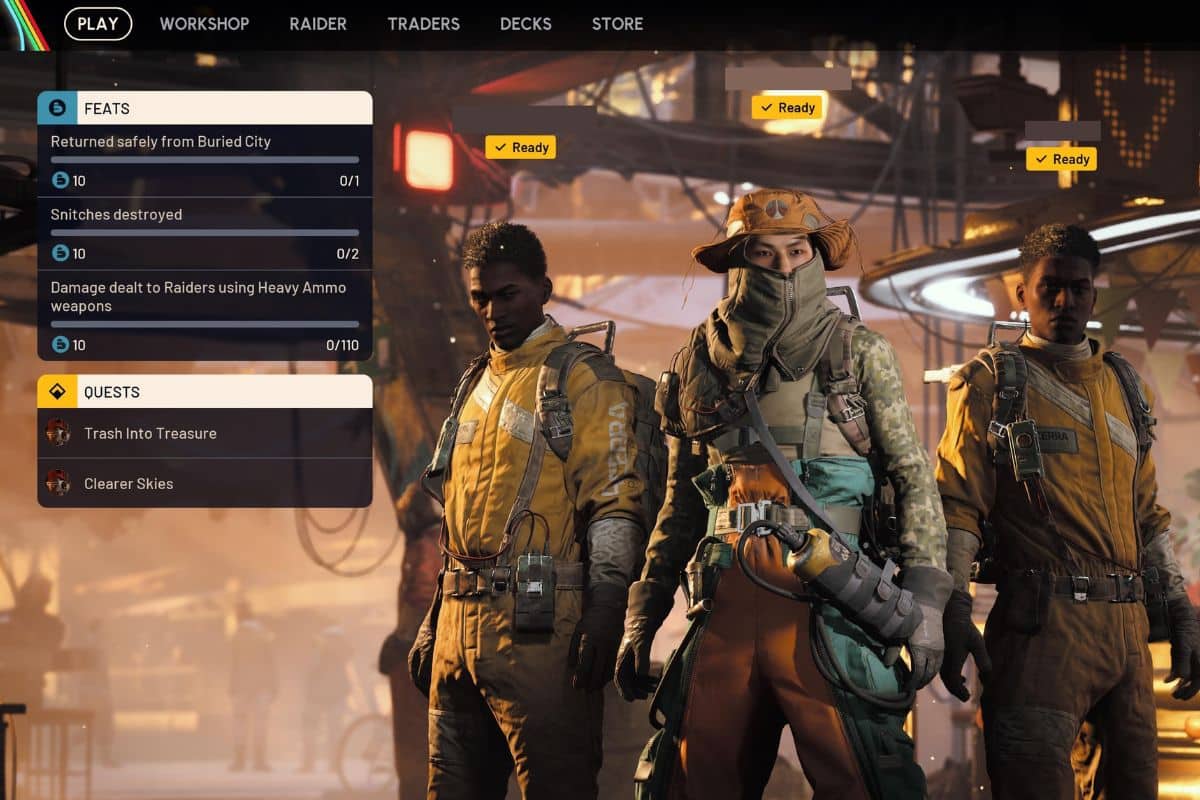Go to the TRADERS tab

click(424, 24)
